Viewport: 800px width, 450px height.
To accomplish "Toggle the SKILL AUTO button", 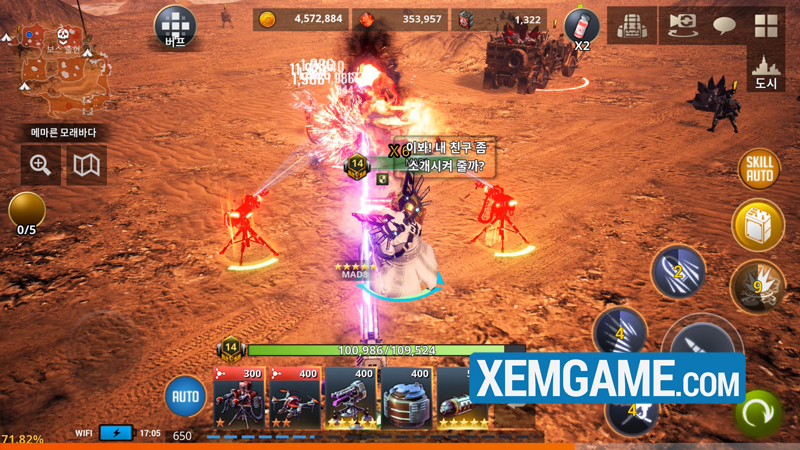I will pyautogui.click(x=758, y=169).
